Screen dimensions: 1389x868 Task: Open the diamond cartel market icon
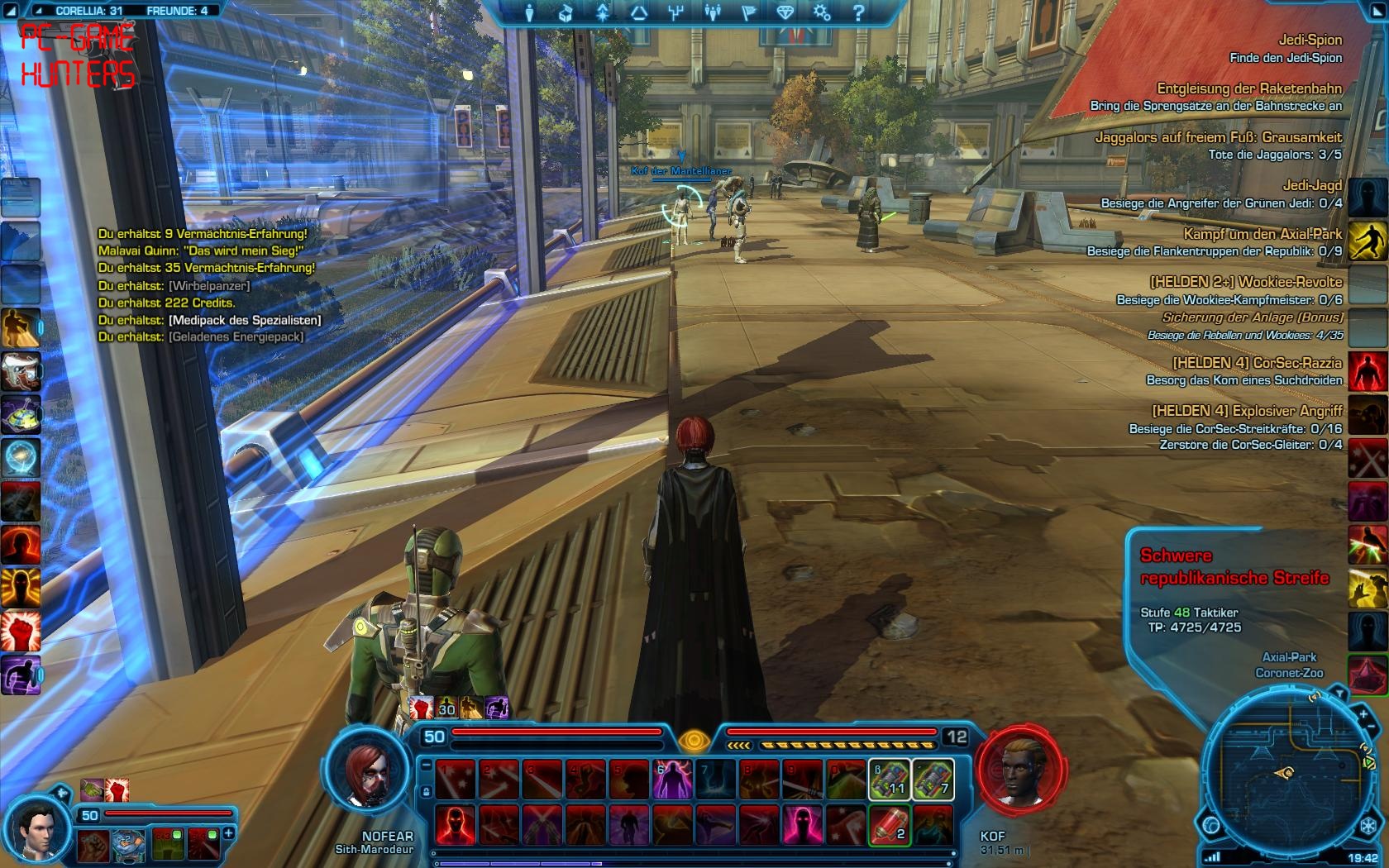(x=785, y=12)
